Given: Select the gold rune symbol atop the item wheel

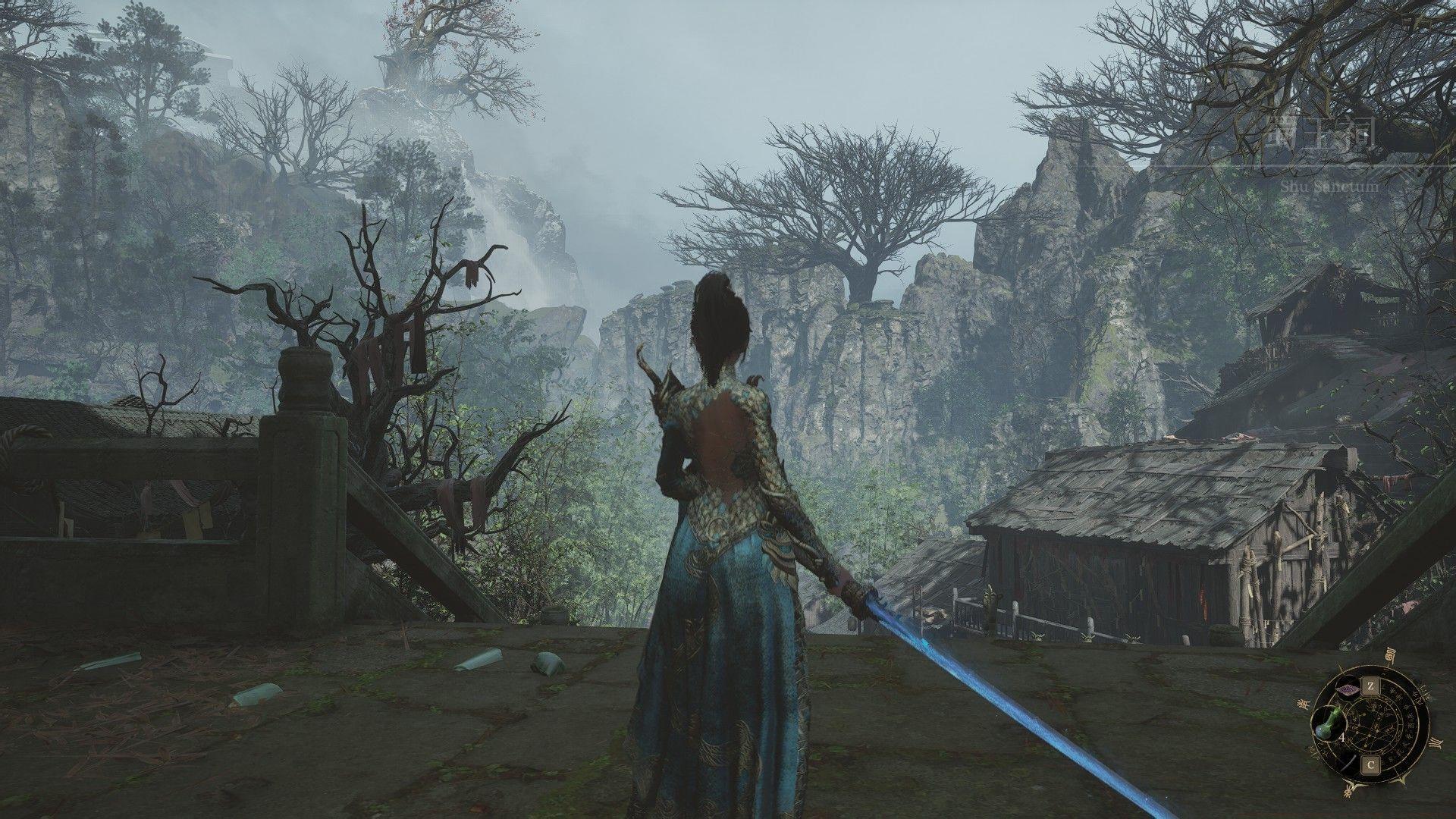Looking at the screenshot, I should (x=1390, y=654).
